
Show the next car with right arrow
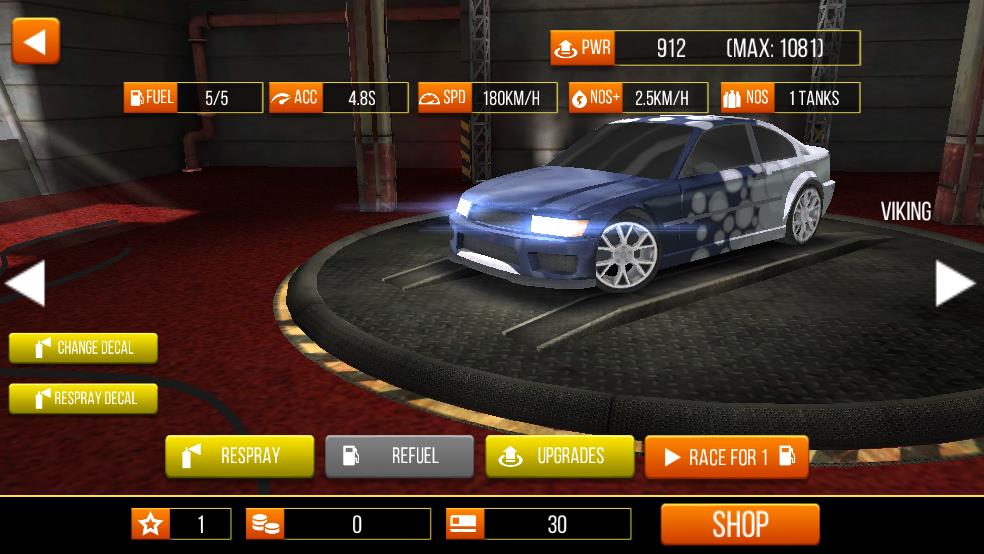click(954, 283)
